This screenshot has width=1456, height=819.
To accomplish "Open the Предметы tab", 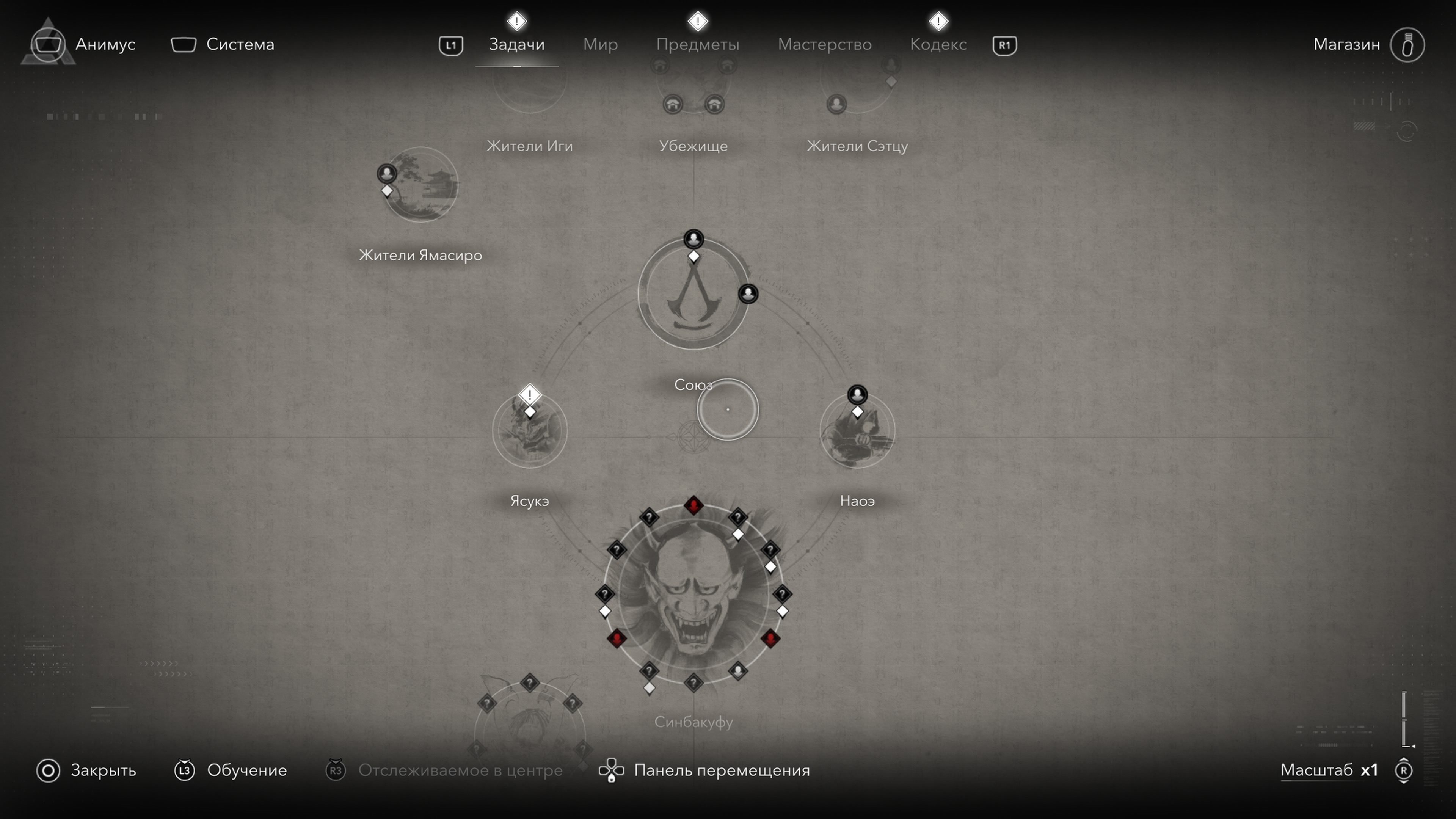I will tap(698, 45).
